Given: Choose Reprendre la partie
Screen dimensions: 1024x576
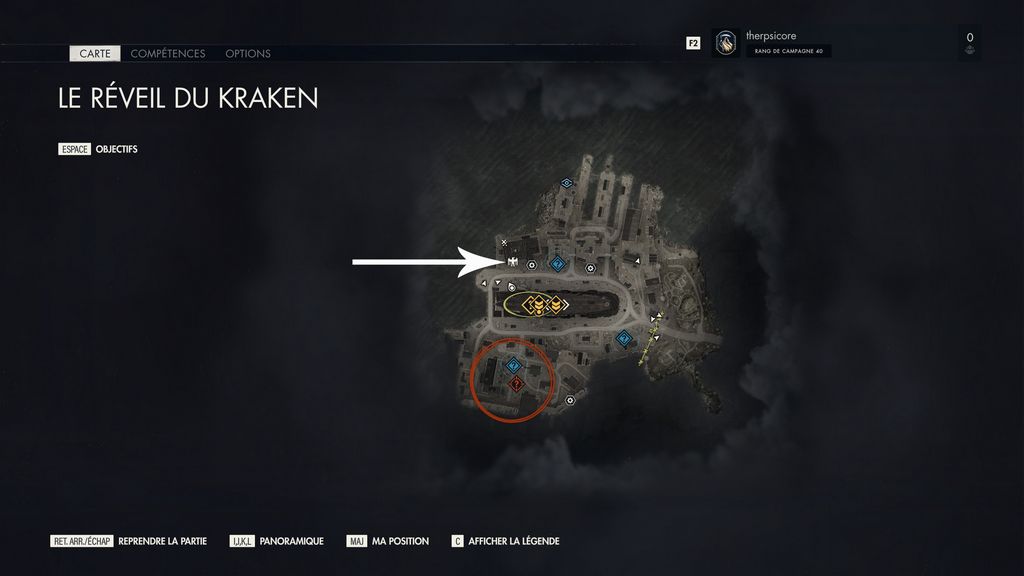Looking at the screenshot, I should [162, 541].
